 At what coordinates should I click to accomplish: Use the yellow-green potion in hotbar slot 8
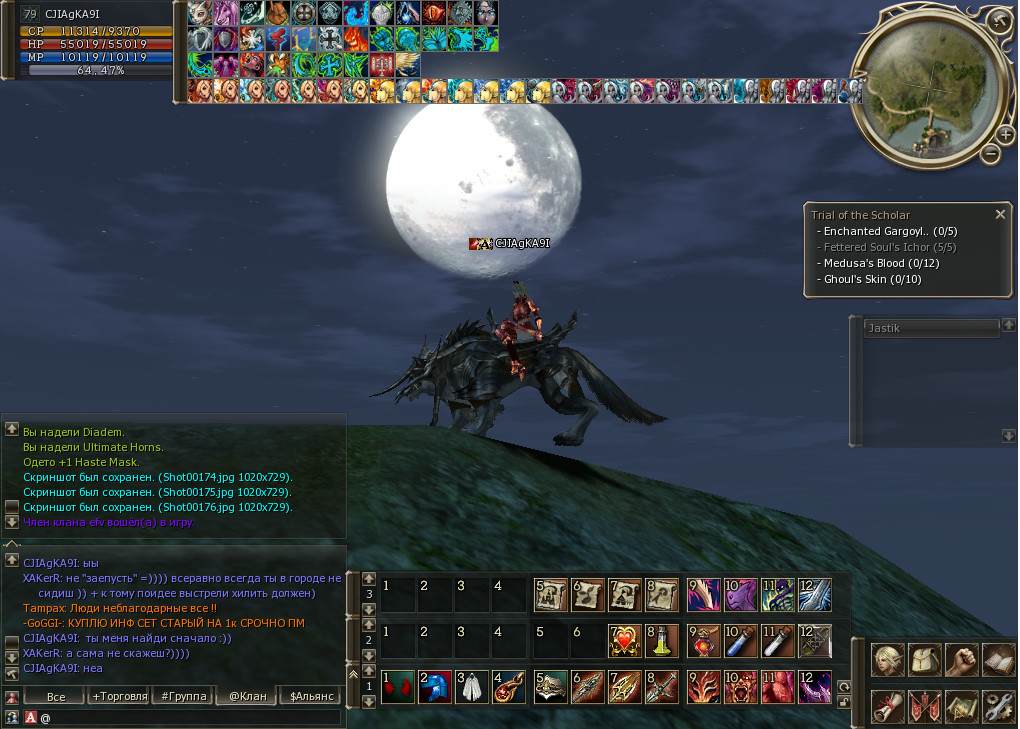tap(661, 640)
